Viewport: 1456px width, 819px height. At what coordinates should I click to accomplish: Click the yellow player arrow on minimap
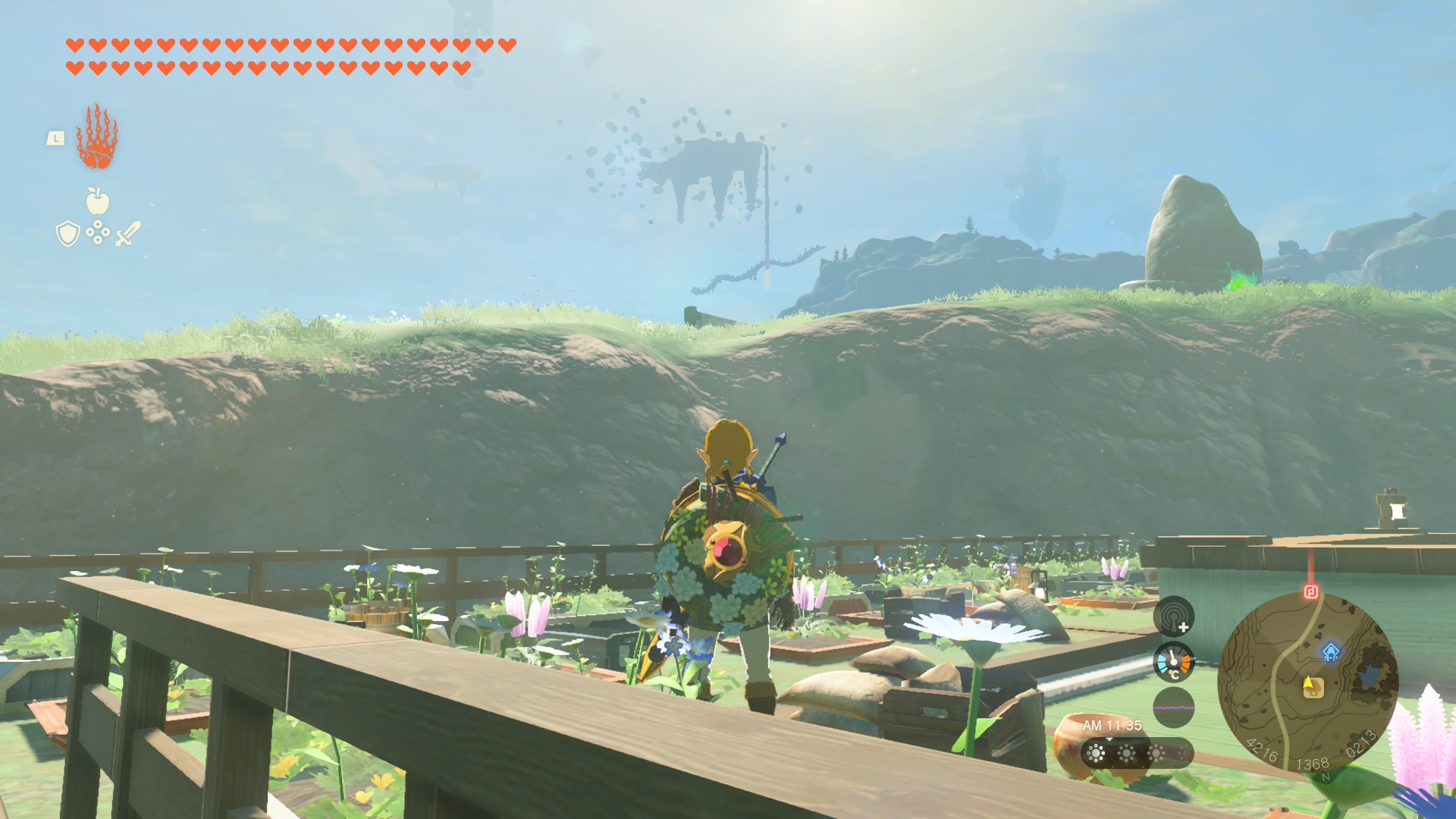pos(1308,682)
